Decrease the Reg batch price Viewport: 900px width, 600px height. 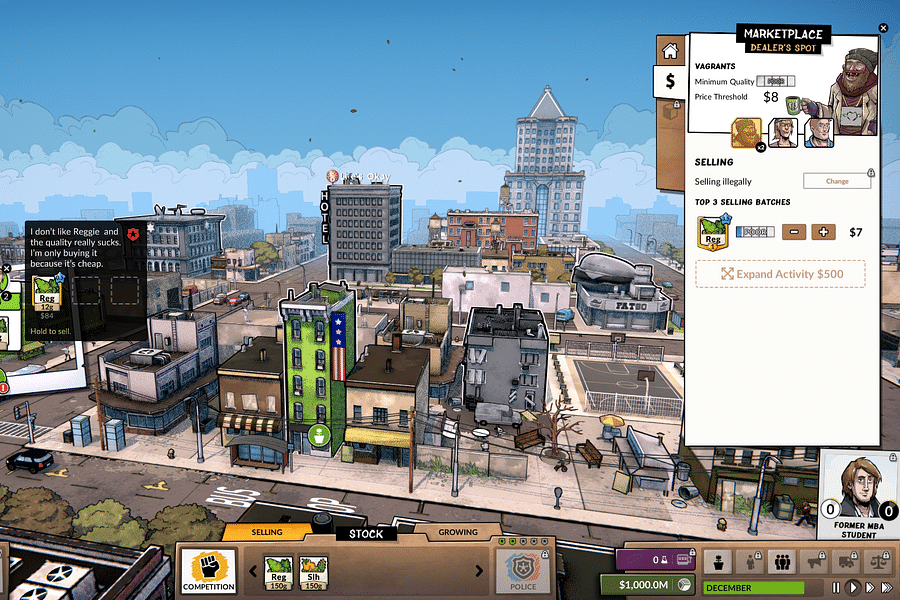(x=794, y=232)
